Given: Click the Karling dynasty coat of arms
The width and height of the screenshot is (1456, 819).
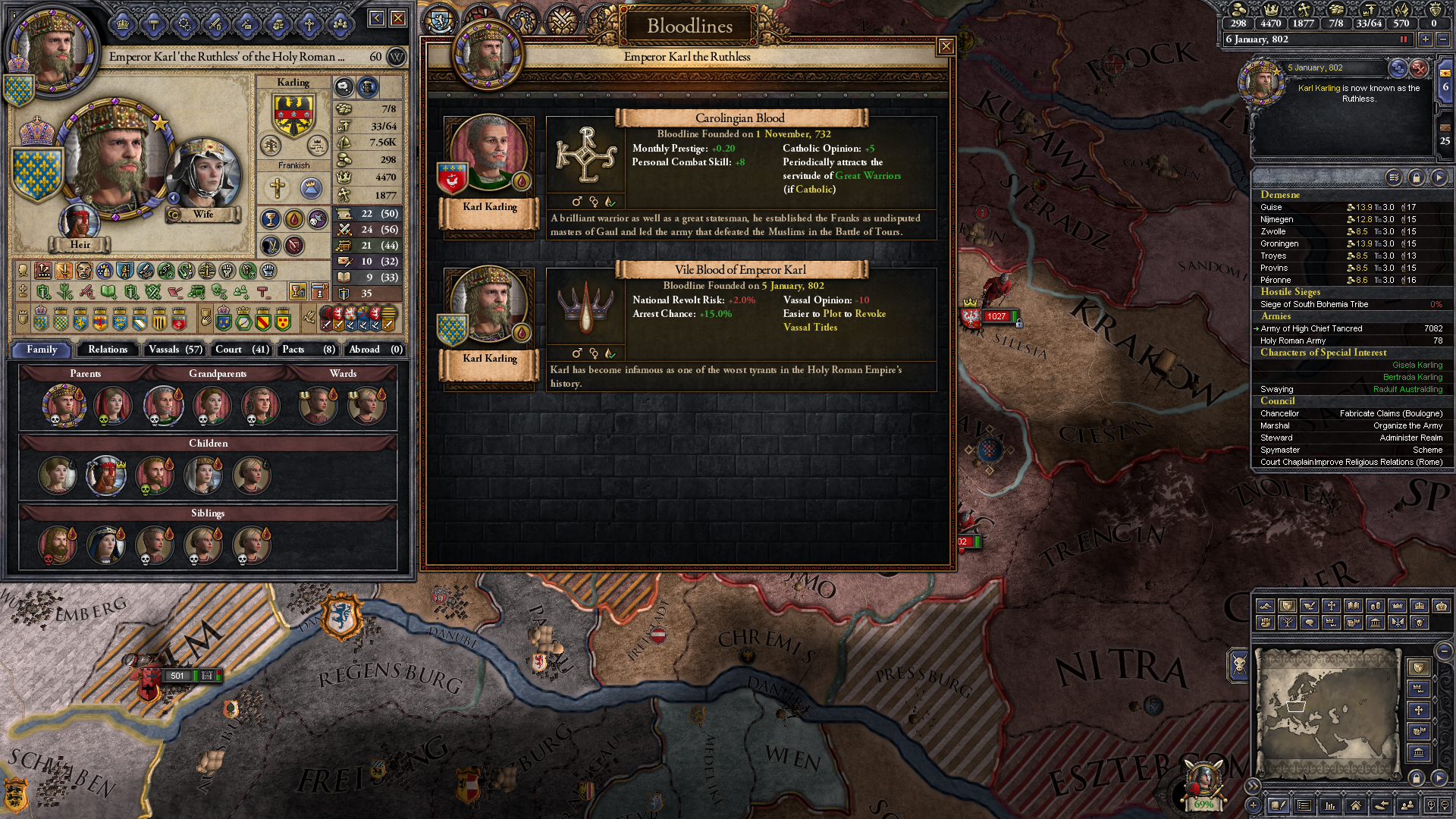Looking at the screenshot, I should pos(293,115).
